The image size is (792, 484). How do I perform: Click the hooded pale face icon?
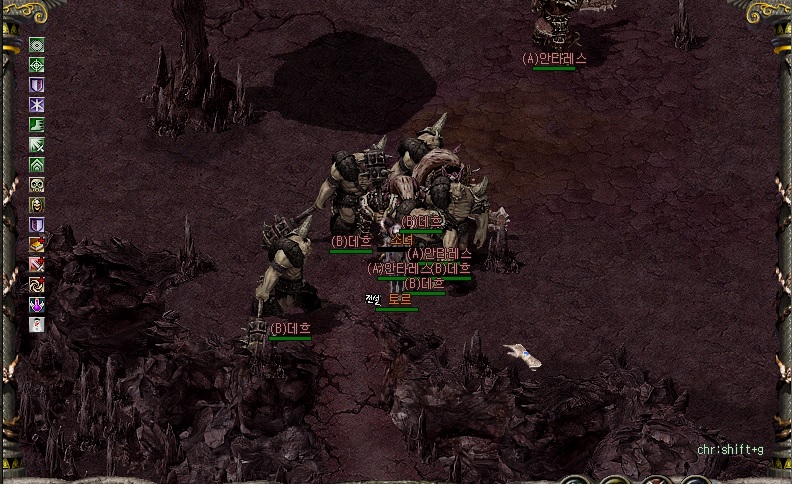(37, 205)
